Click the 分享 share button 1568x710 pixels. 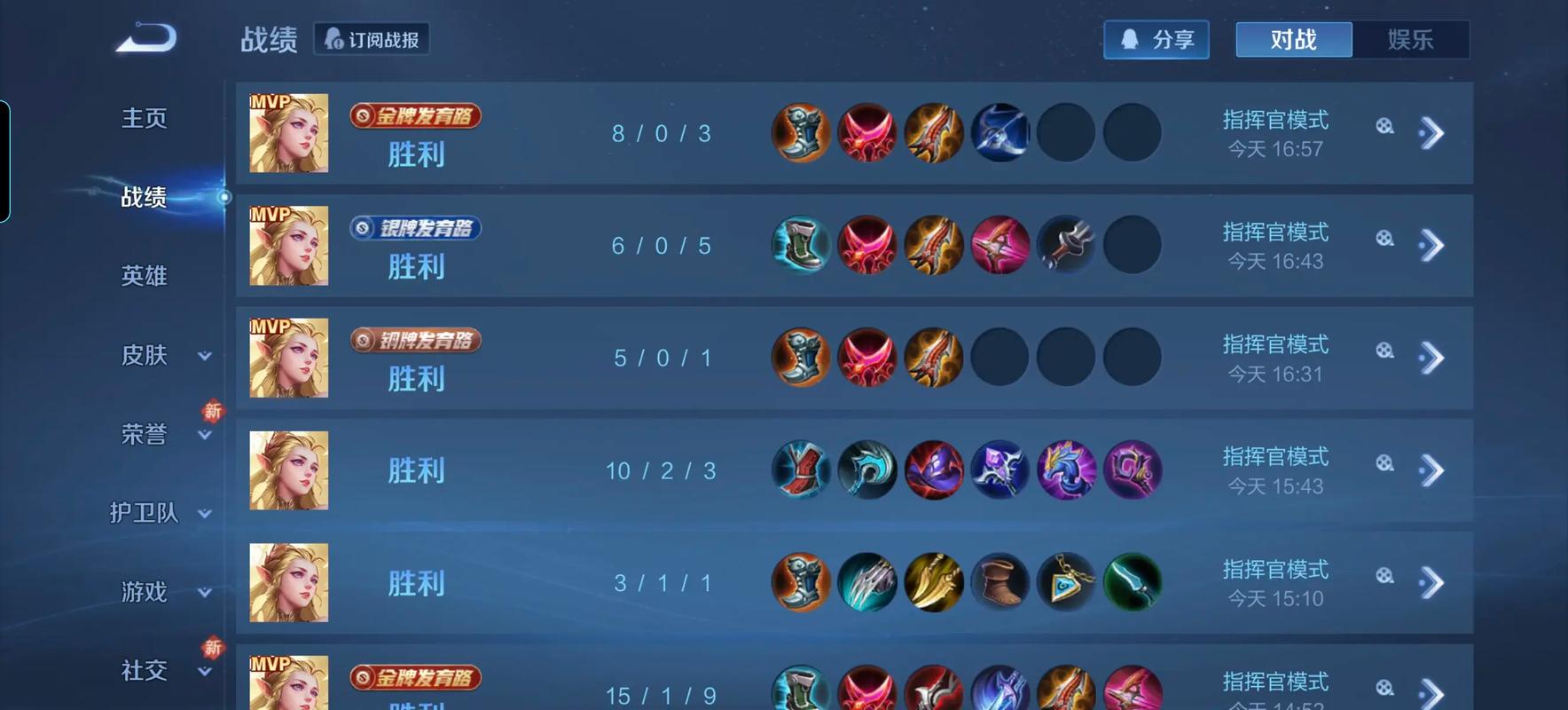coord(1156,39)
